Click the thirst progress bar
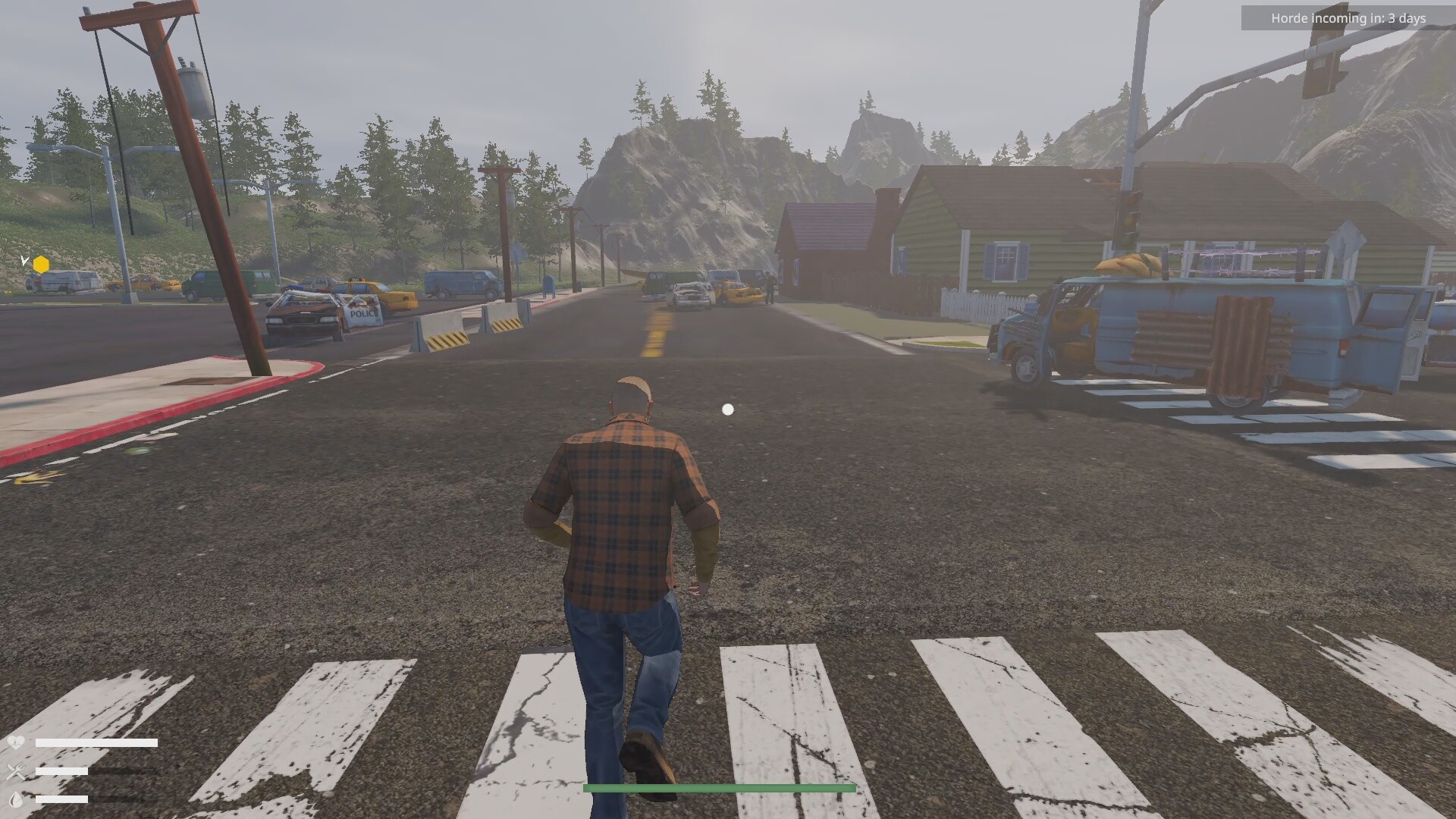Image resolution: width=1456 pixels, height=819 pixels. pos(61,800)
